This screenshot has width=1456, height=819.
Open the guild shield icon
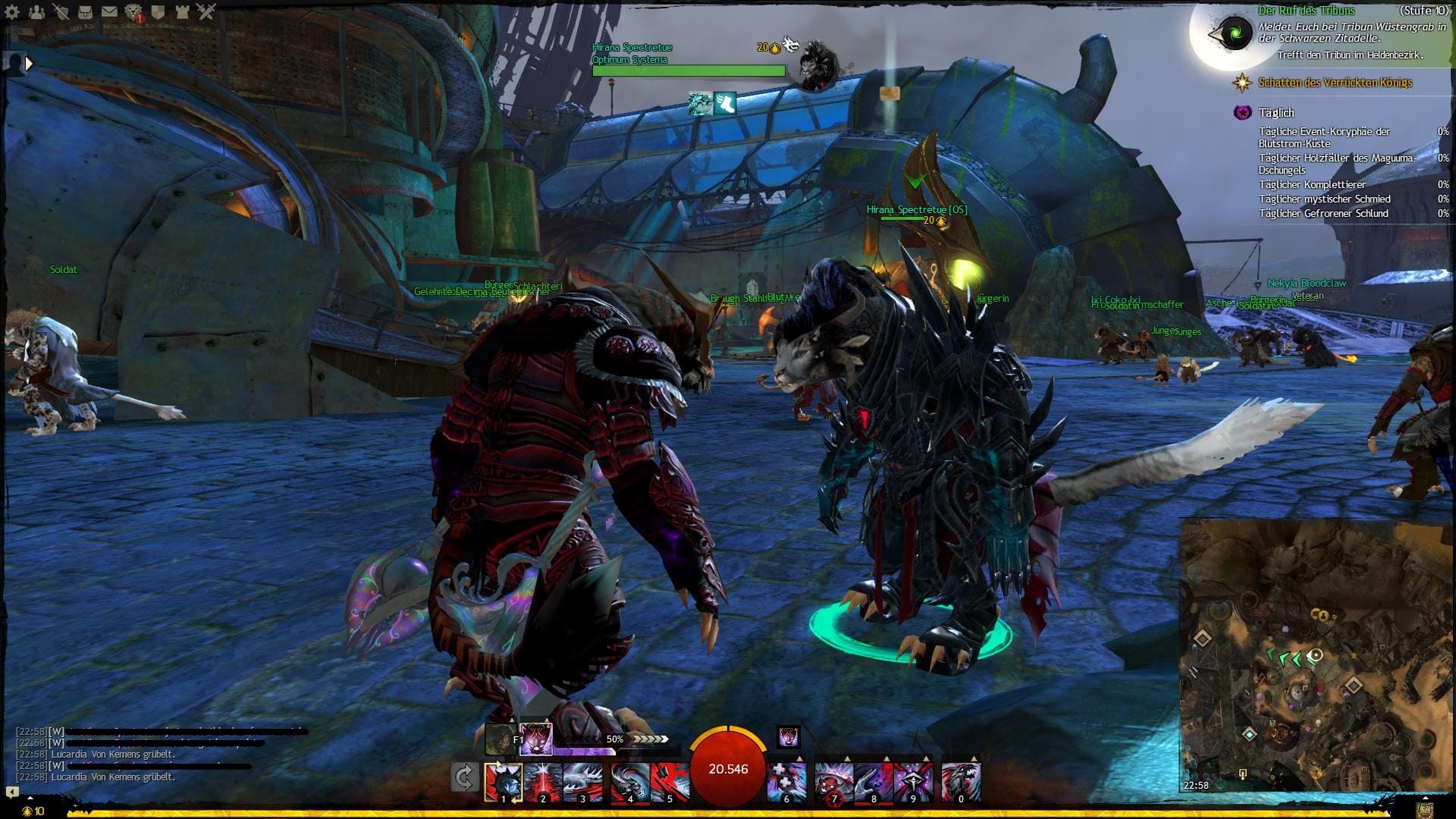(x=158, y=11)
